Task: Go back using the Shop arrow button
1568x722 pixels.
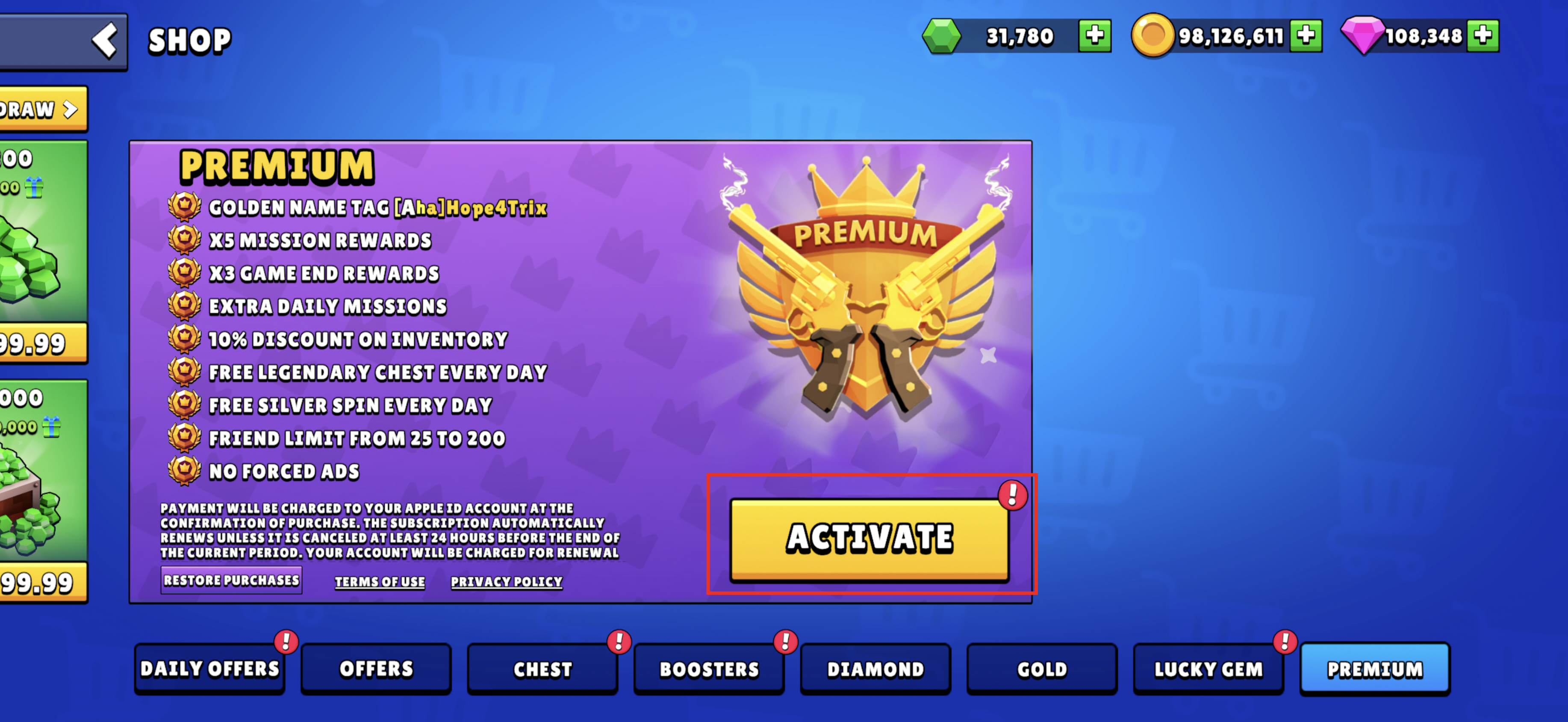Action: 104,41
